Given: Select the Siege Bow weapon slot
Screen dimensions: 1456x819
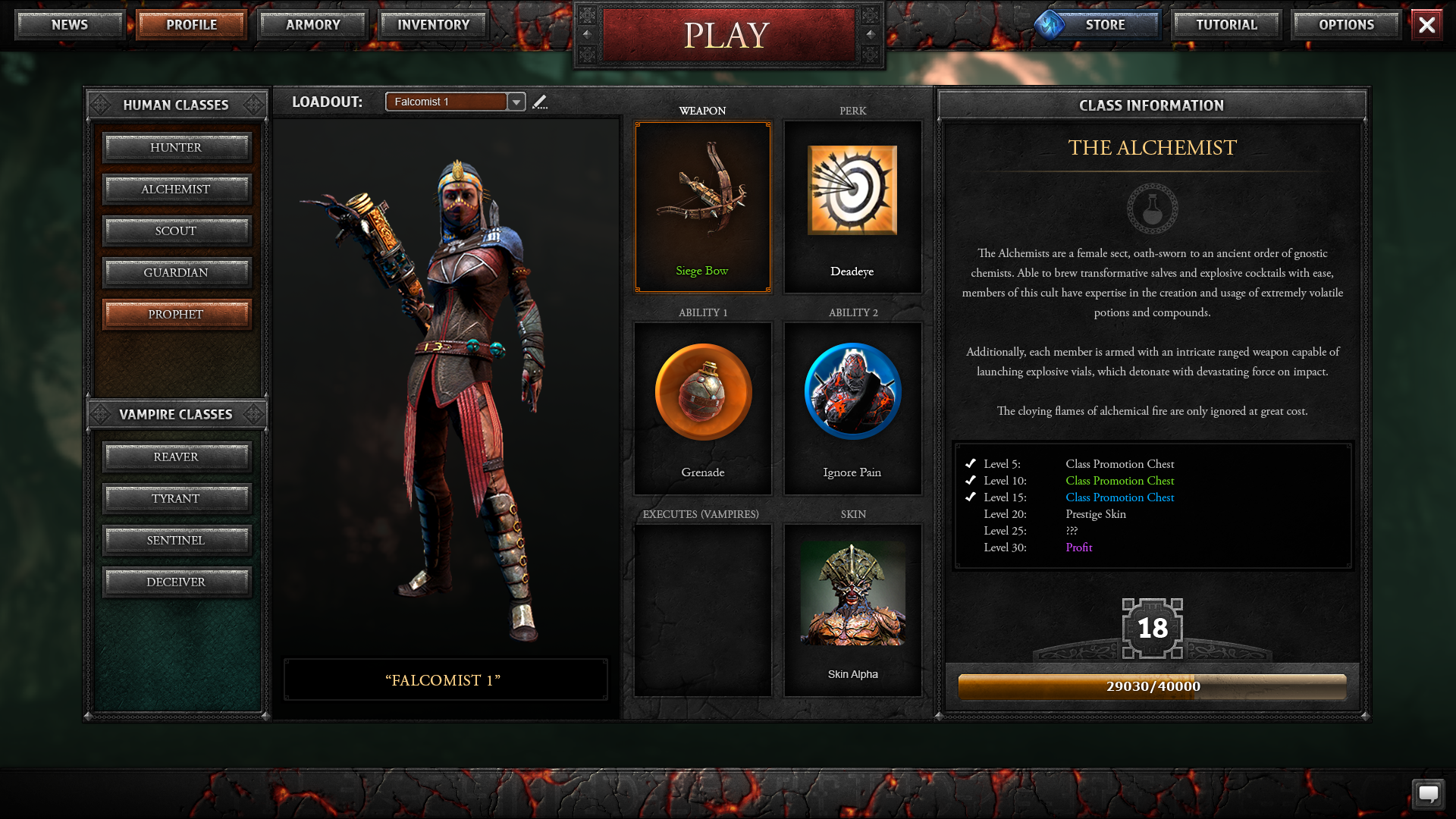Looking at the screenshot, I should click(702, 207).
